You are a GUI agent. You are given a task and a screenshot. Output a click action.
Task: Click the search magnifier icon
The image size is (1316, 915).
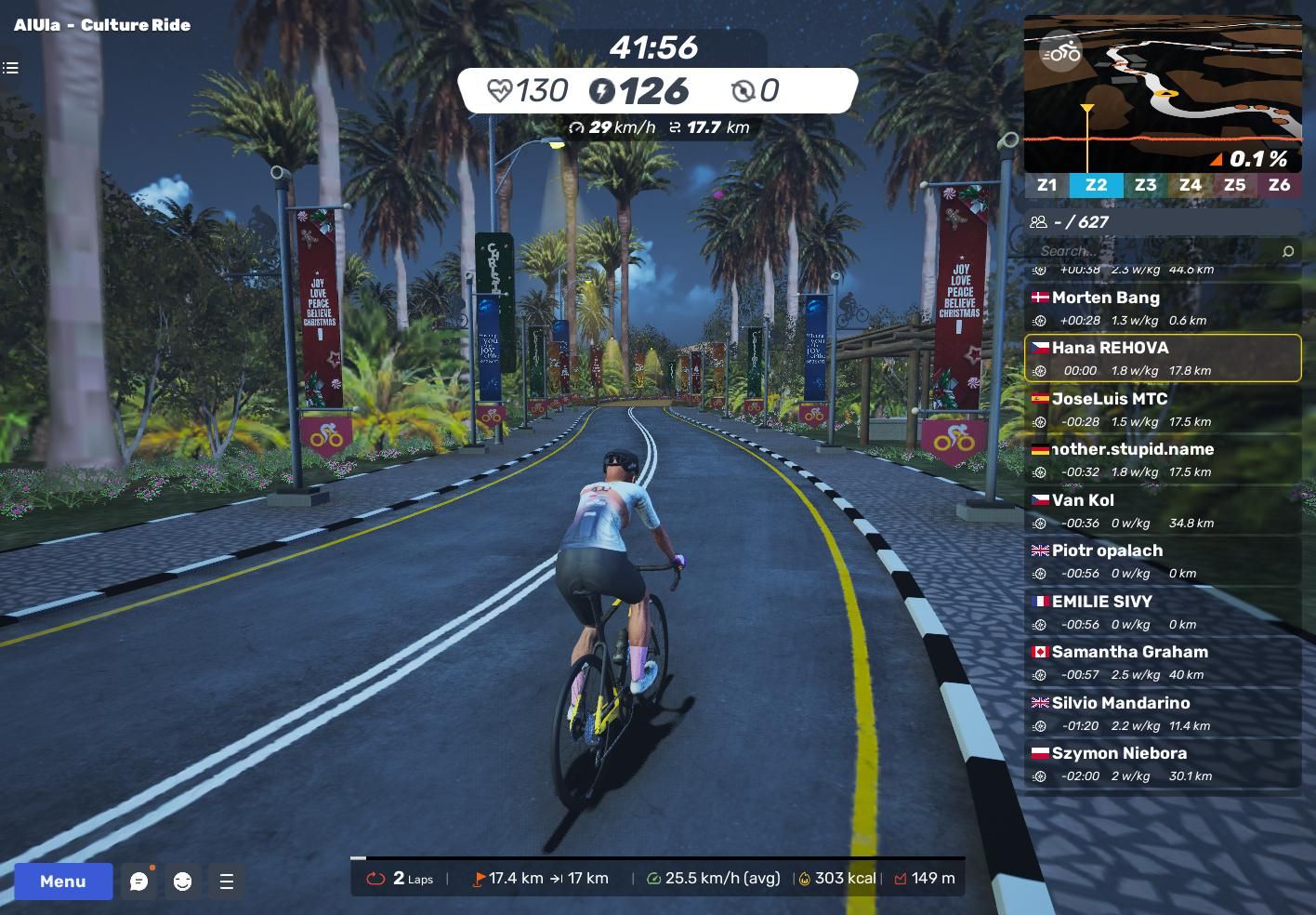coord(1287,251)
